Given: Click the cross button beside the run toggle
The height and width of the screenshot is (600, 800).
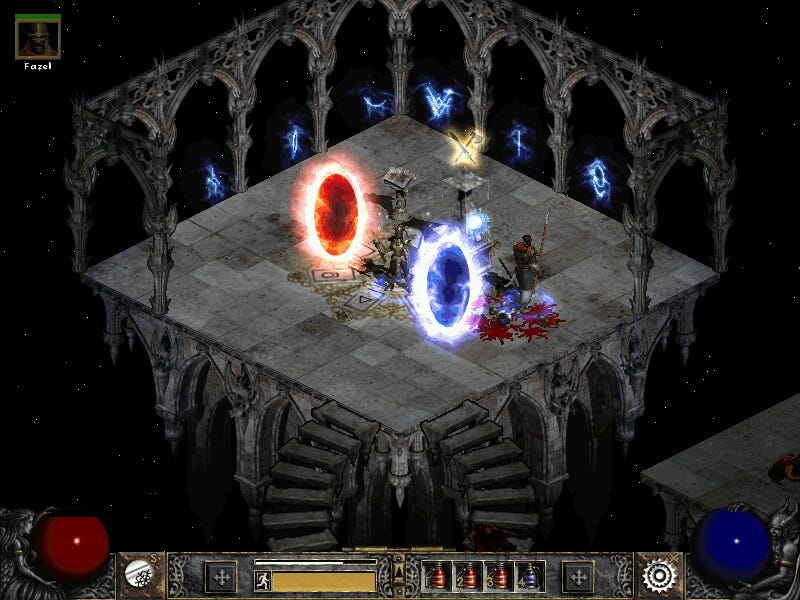Looking at the screenshot, I should pyautogui.click(x=221, y=577).
